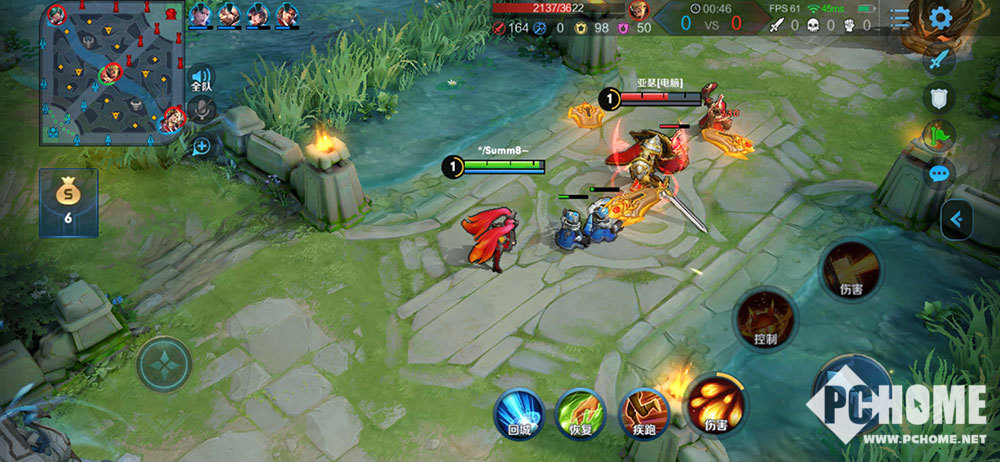This screenshot has width=1000, height=462.
Task: Send the blue sword attack signal
Action: coord(939,59)
